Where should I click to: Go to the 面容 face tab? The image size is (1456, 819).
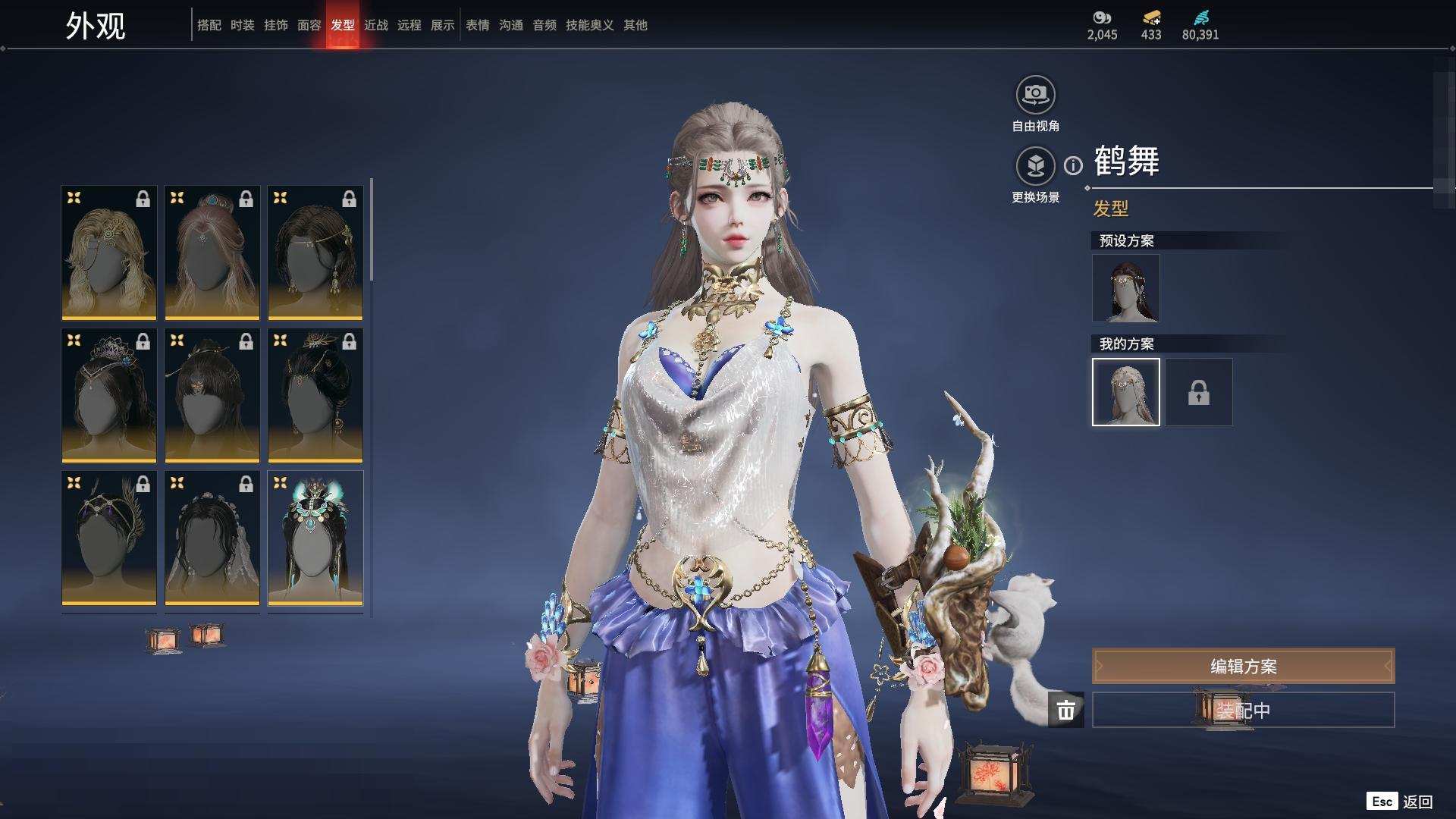point(309,25)
